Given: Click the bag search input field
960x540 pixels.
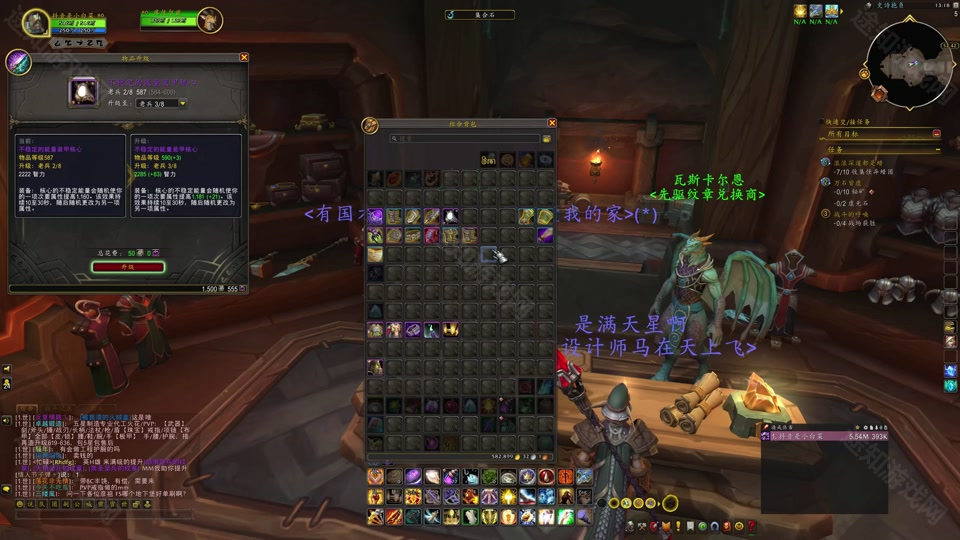Looking at the screenshot, I should pos(465,139).
